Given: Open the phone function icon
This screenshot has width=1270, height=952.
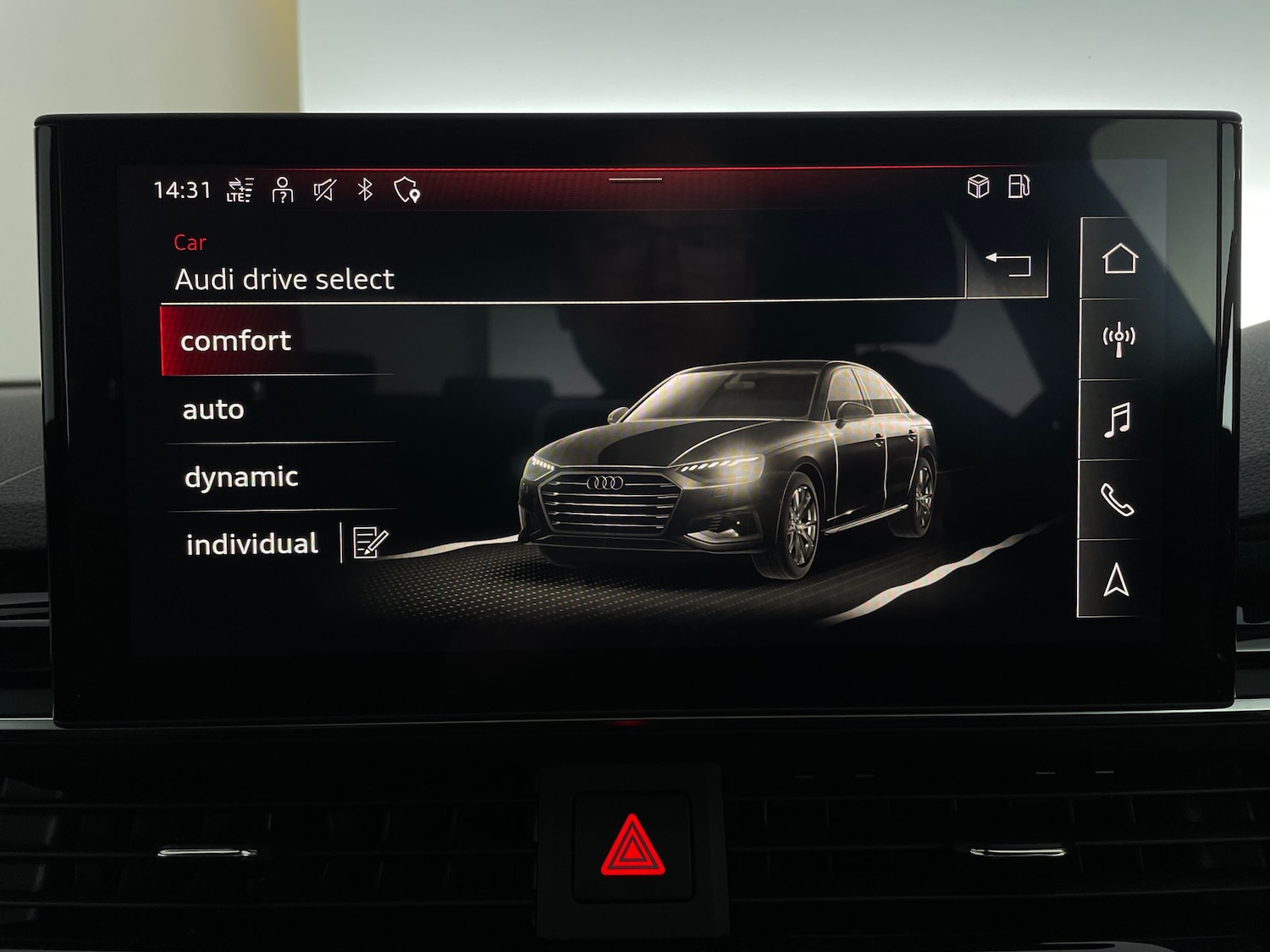Looking at the screenshot, I should coord(1119,501).
